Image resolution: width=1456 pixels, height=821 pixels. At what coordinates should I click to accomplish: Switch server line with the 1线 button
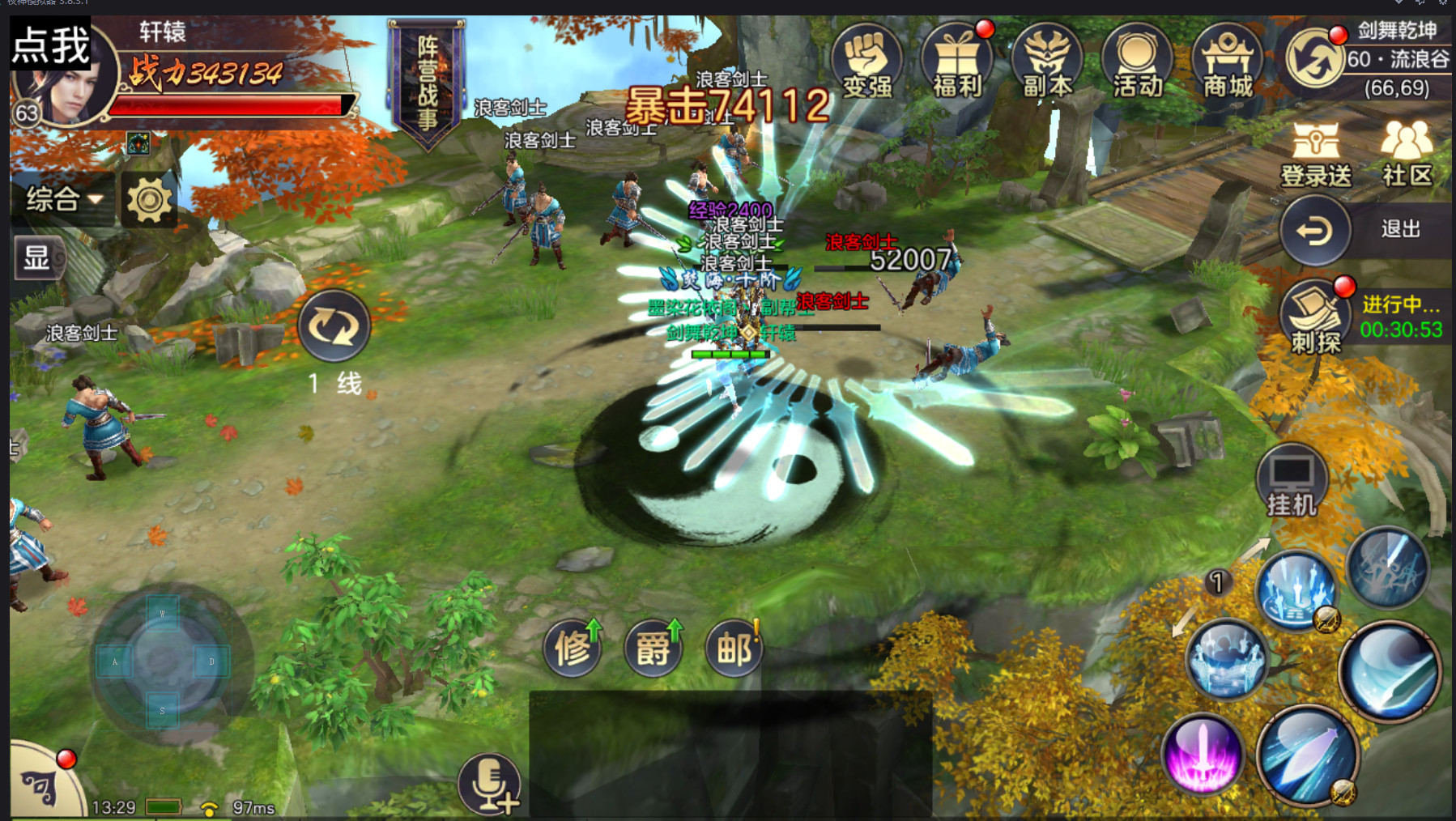[334, 326]
